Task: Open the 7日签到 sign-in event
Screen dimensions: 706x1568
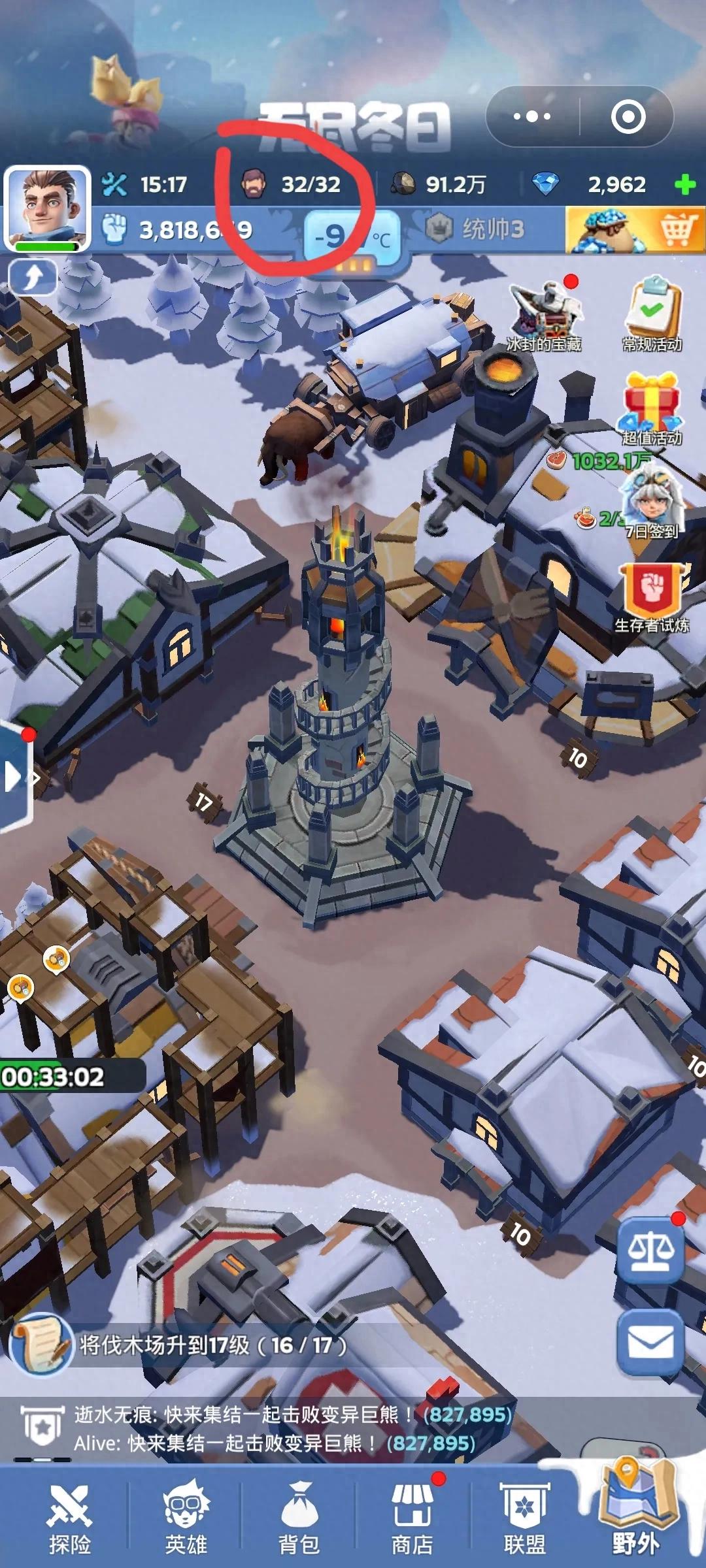Action: tap(650, 503)
